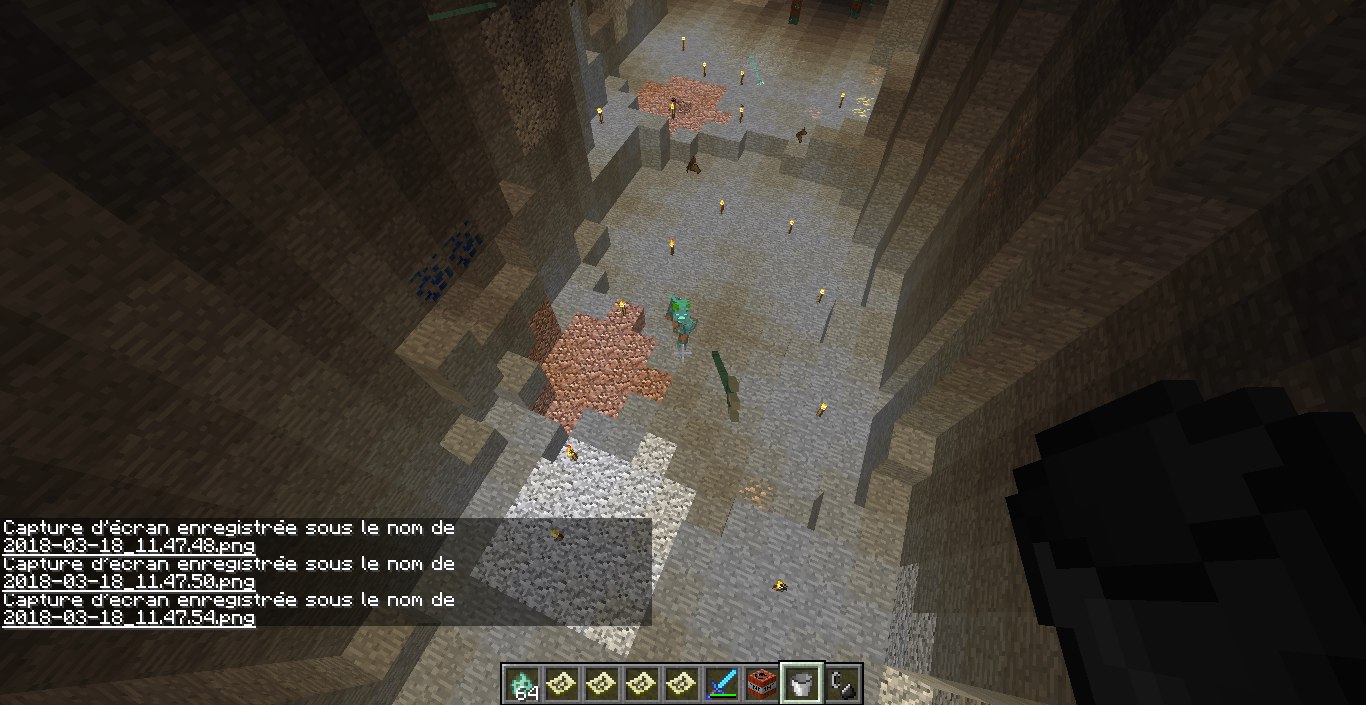Select the stack of 64 teal crystals
The image size is (1366, 705).
(522, 683)
